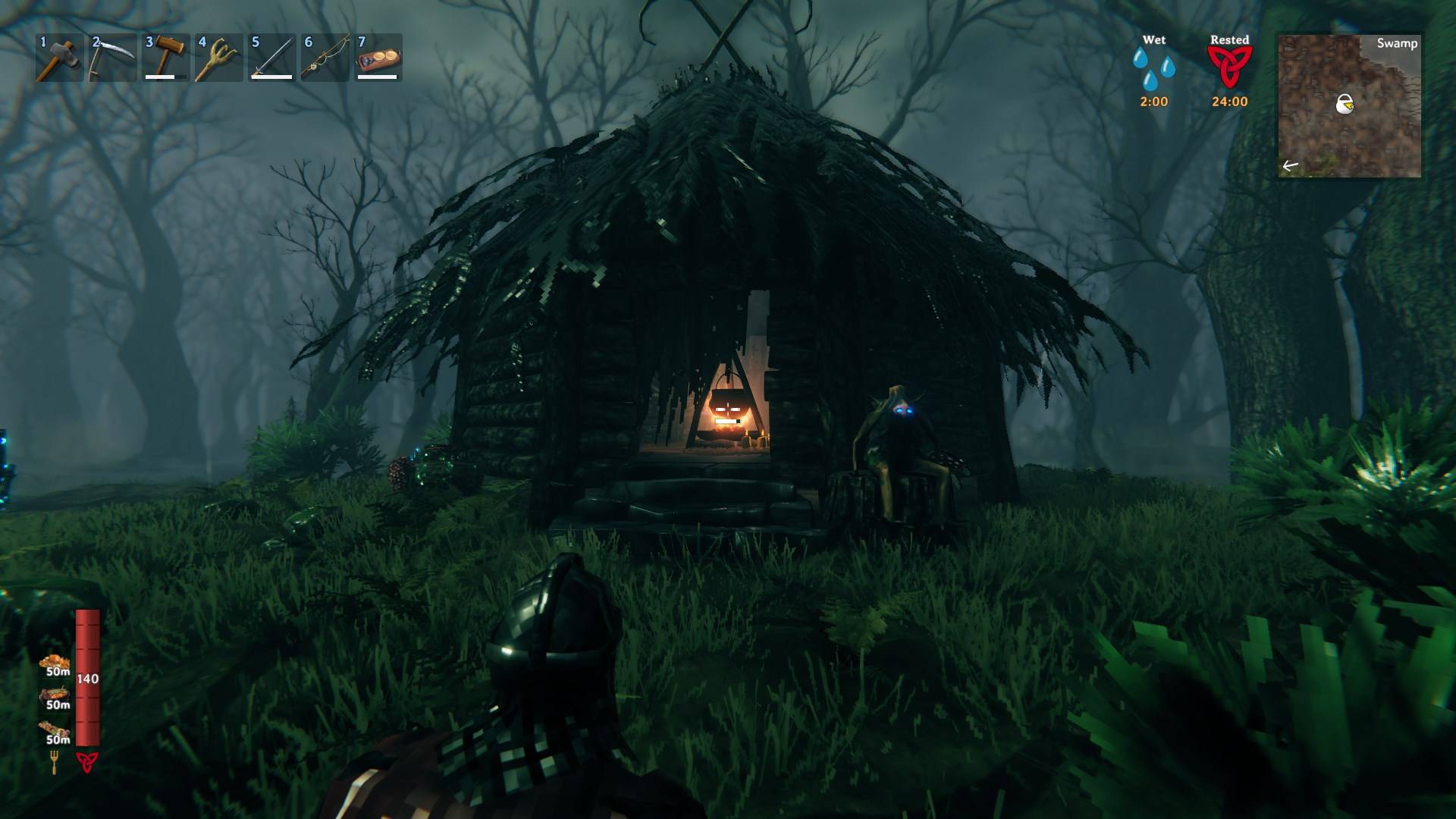Equip the sword in hotbar slot 5
1456x819 pixels.
click(271, 58)
